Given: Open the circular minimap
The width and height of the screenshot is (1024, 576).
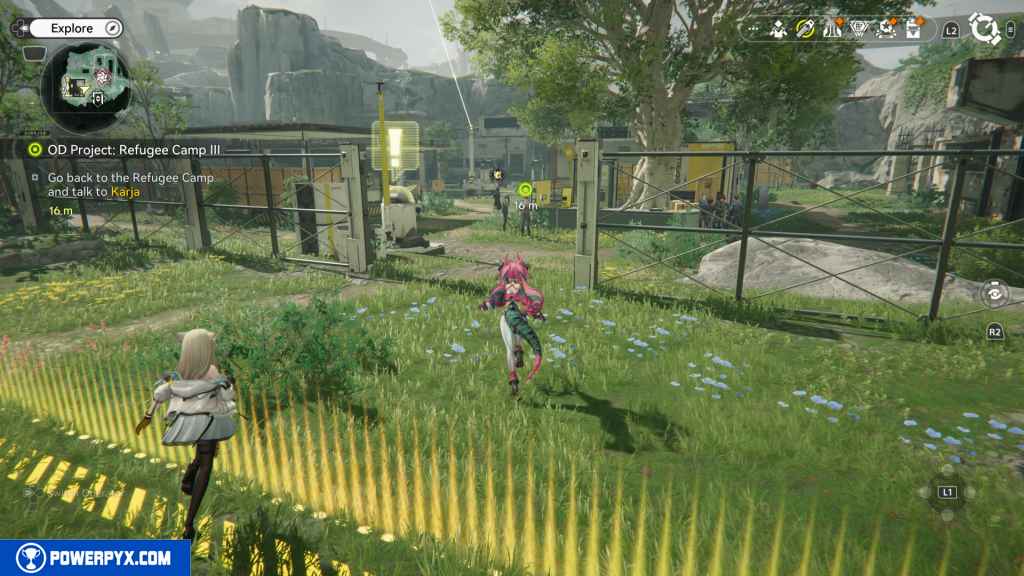Looking at the screenshot, I should click(85, 85).
